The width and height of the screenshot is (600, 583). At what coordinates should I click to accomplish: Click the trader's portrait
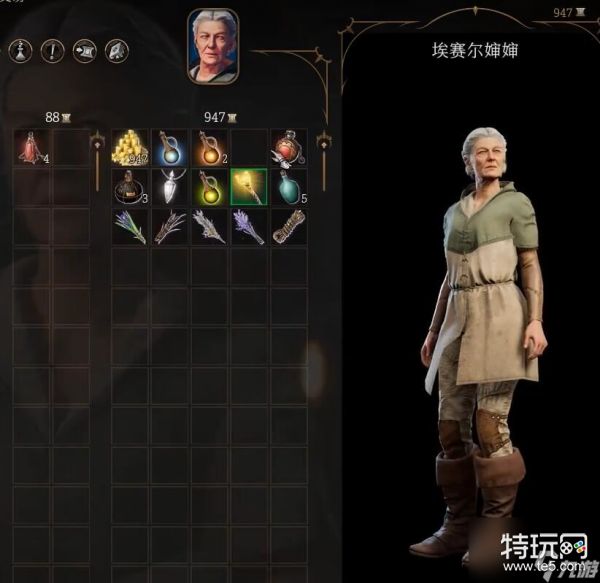coord(213,45)
